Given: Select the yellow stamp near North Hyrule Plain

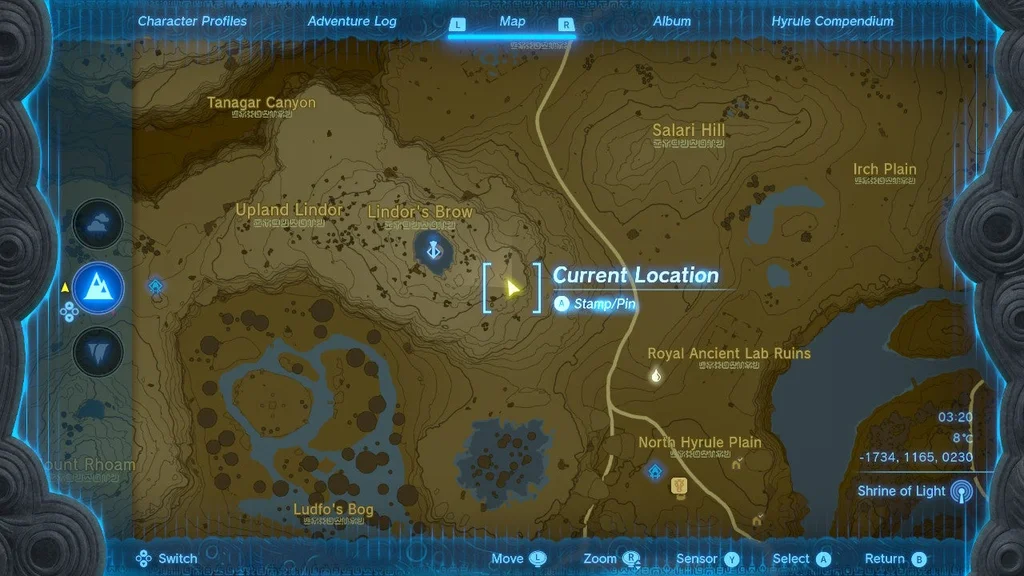Looking at the screenshot, I should pos(680,486).
